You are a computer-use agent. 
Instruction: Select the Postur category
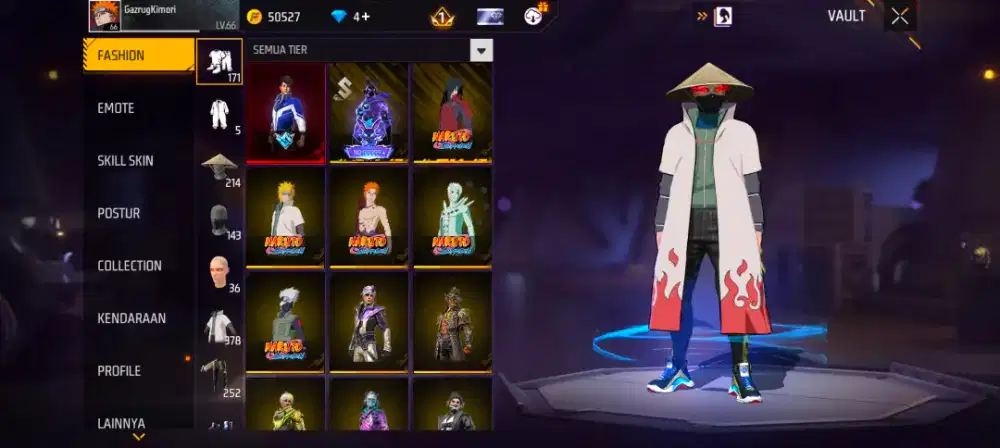pyautogui.click(x=118, y=213)
